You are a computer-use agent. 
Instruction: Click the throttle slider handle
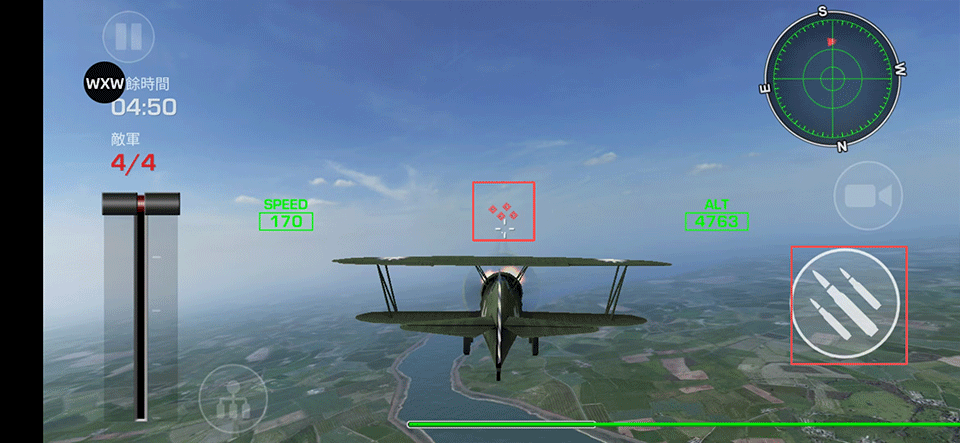[x=141, y=204]
